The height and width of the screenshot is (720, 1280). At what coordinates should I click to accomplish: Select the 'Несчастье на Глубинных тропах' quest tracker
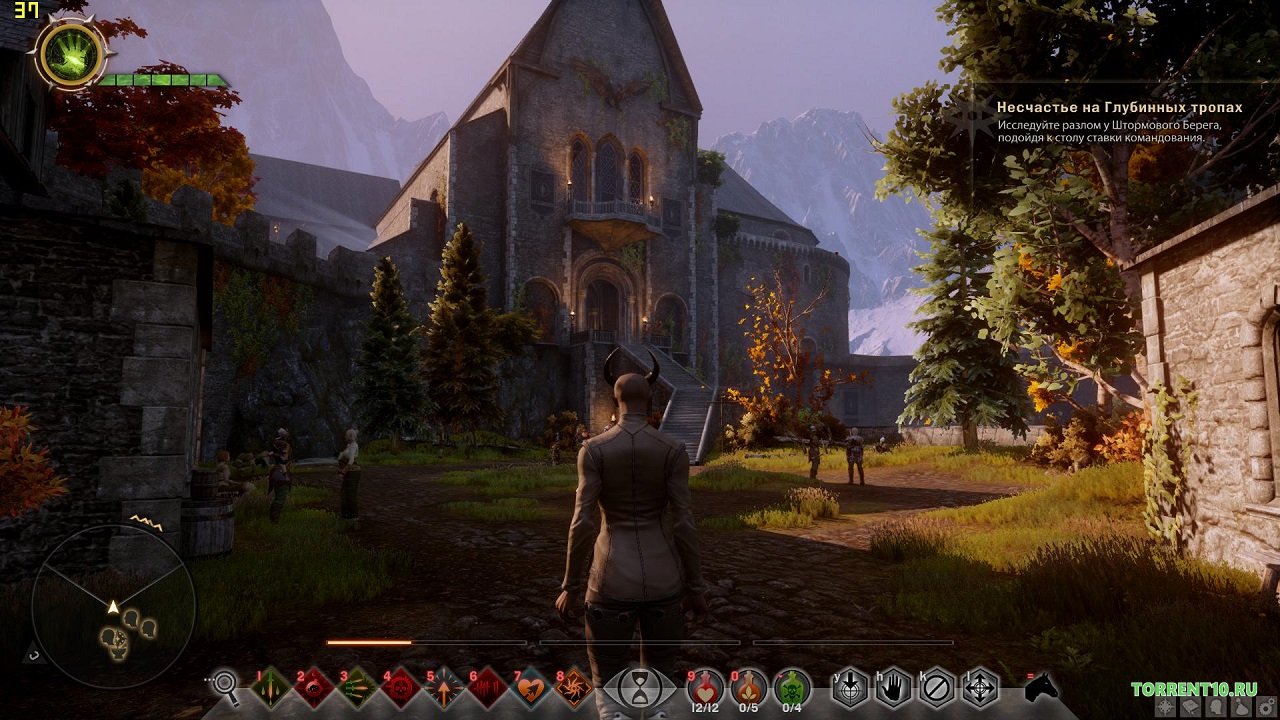(x=1119, y=107)
